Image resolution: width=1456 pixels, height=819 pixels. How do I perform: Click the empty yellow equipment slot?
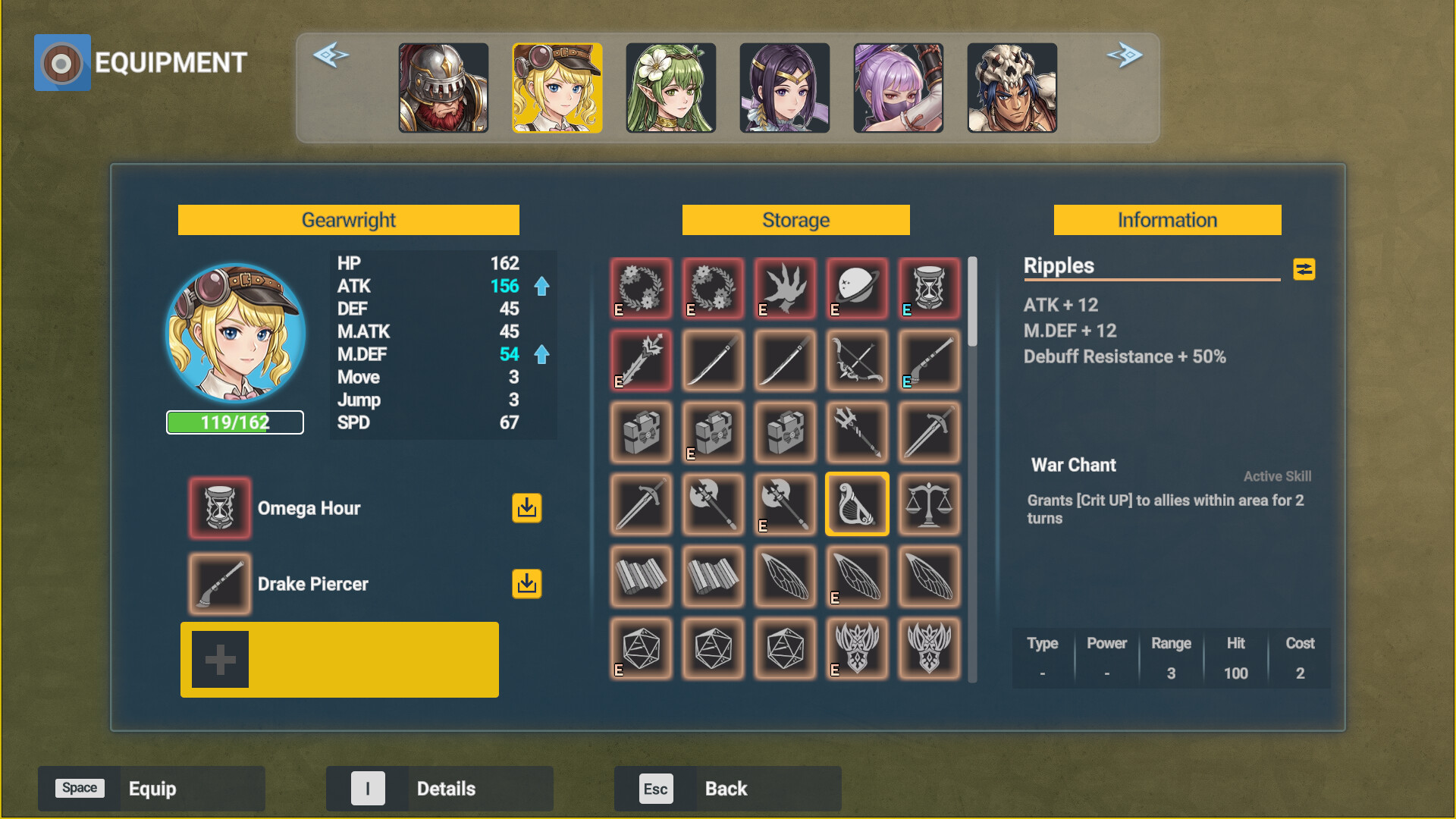(339, 659)
